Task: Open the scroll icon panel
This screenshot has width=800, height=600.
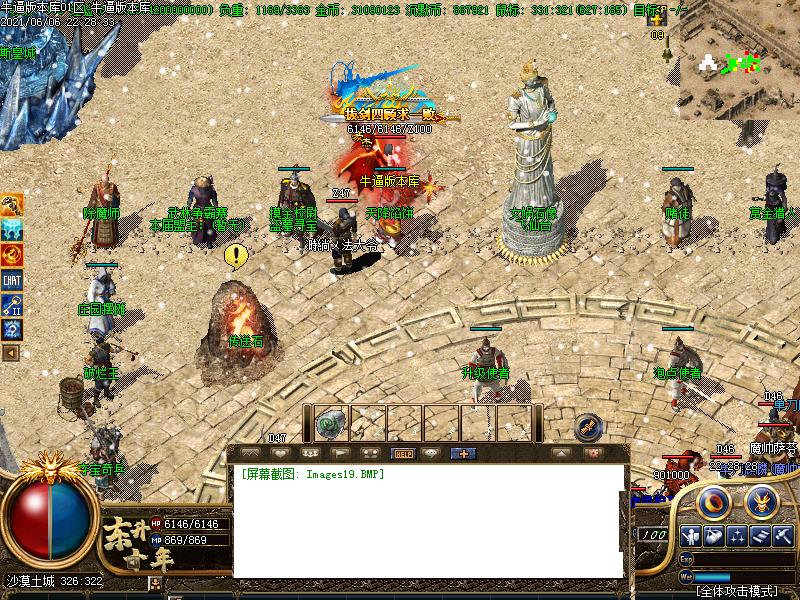Action: (760, 535)
